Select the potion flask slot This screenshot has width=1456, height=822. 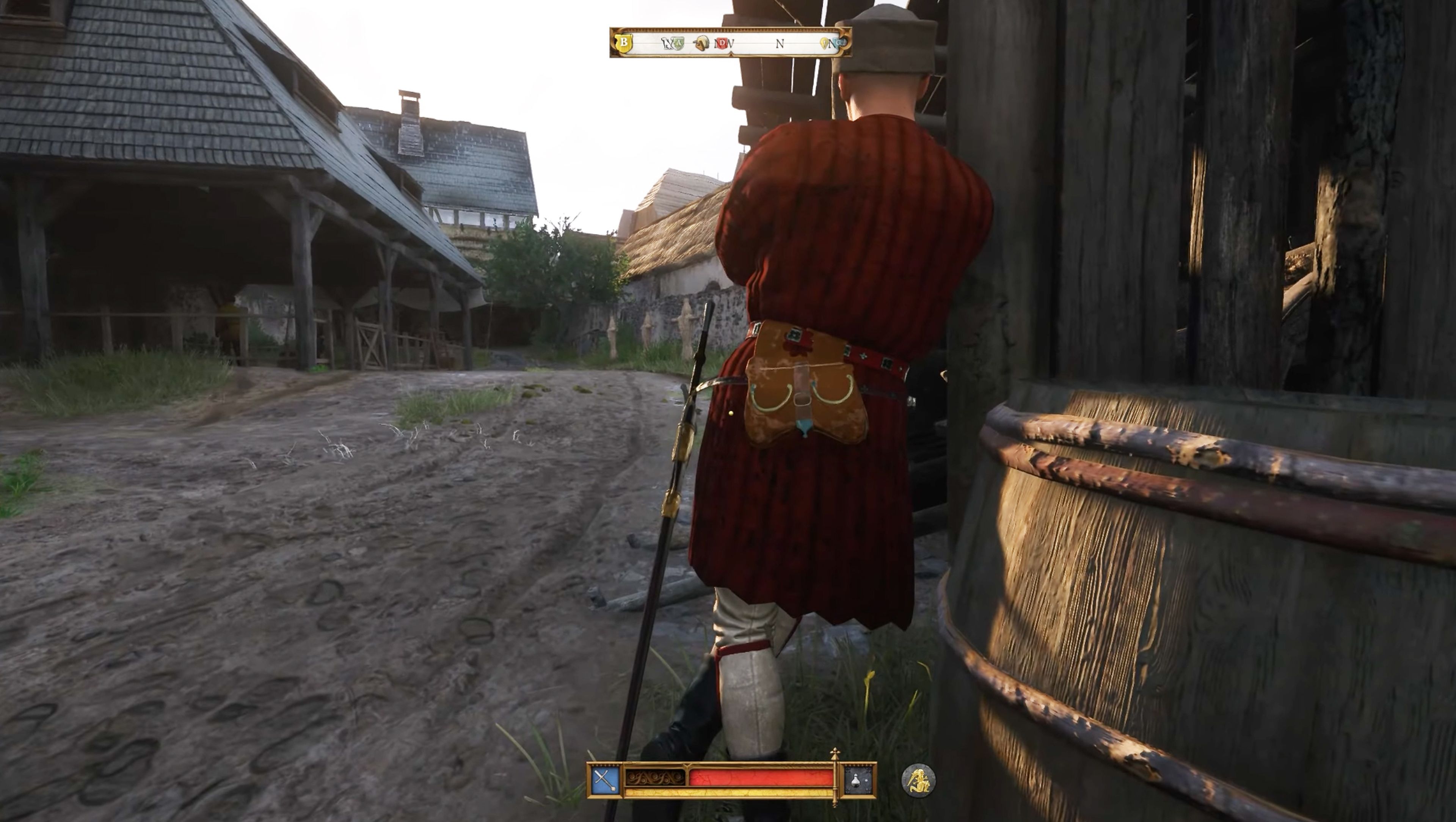click(857, 780)
